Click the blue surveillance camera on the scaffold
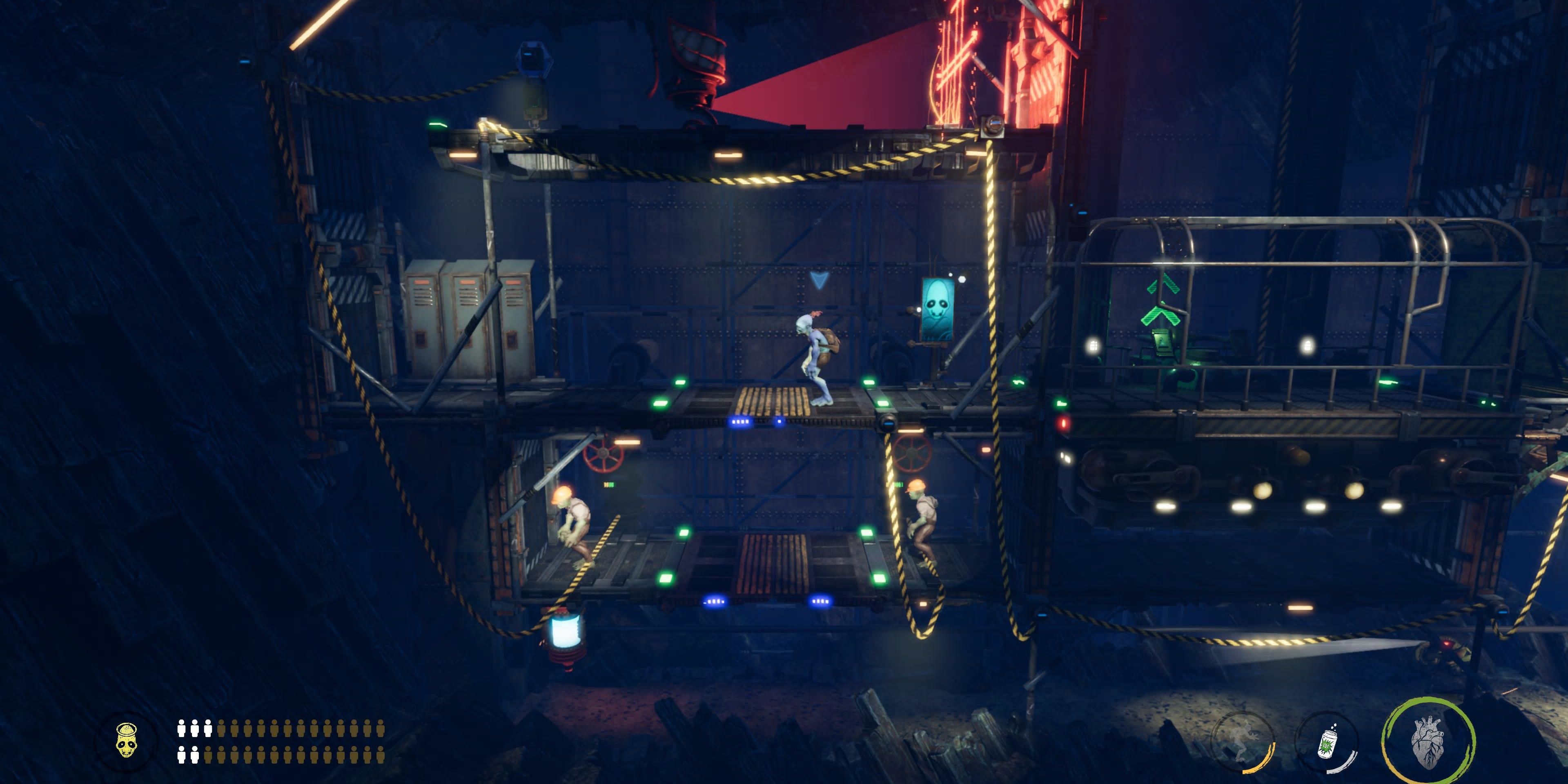The height and width of the screenshot is (784, 1568). point(535,58)
